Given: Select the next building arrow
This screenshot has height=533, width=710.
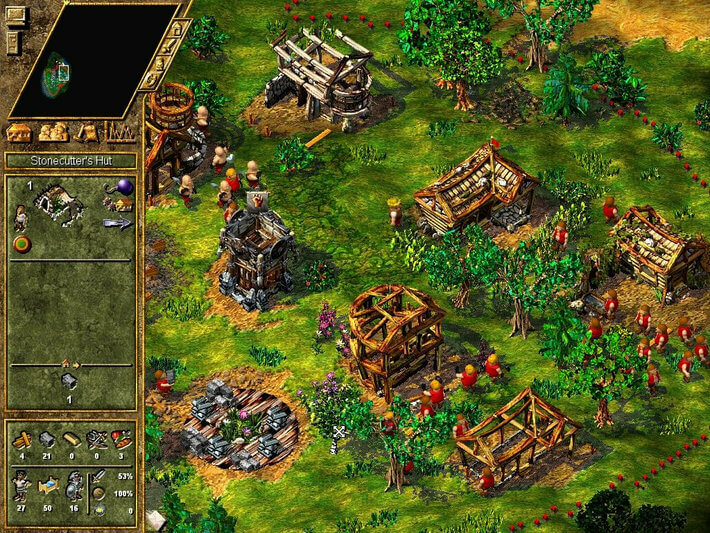Looking at the screenshot, I should [x=116, y=224].
